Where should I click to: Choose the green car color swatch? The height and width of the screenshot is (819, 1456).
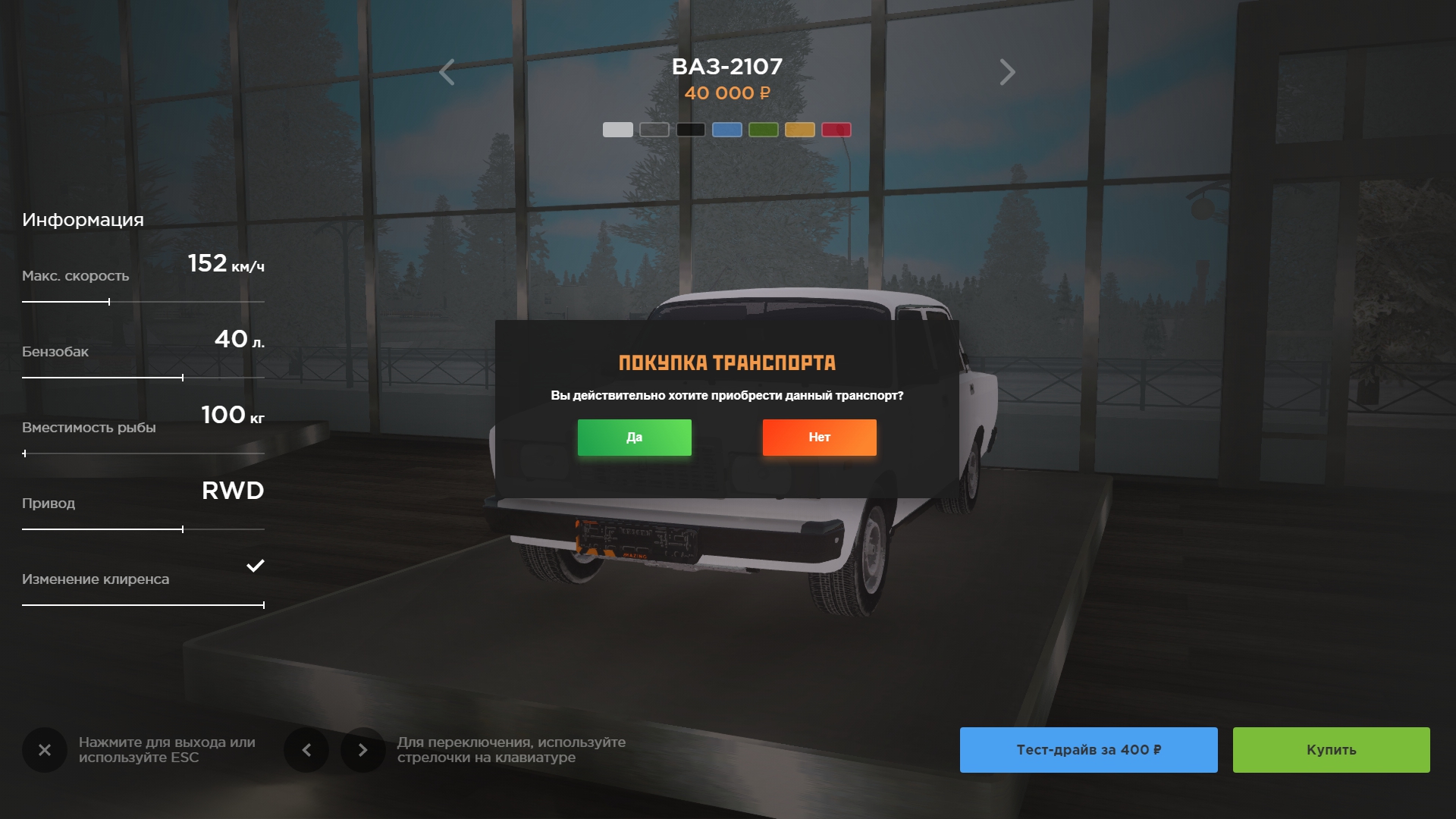[763, 130]
